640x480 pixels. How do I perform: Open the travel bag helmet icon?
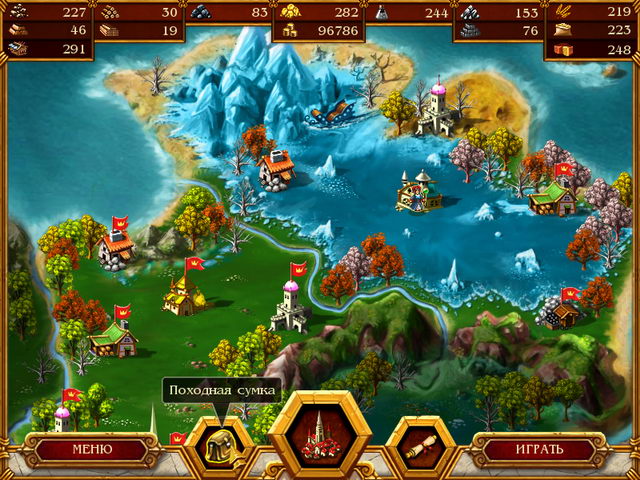tap(216, 449)
